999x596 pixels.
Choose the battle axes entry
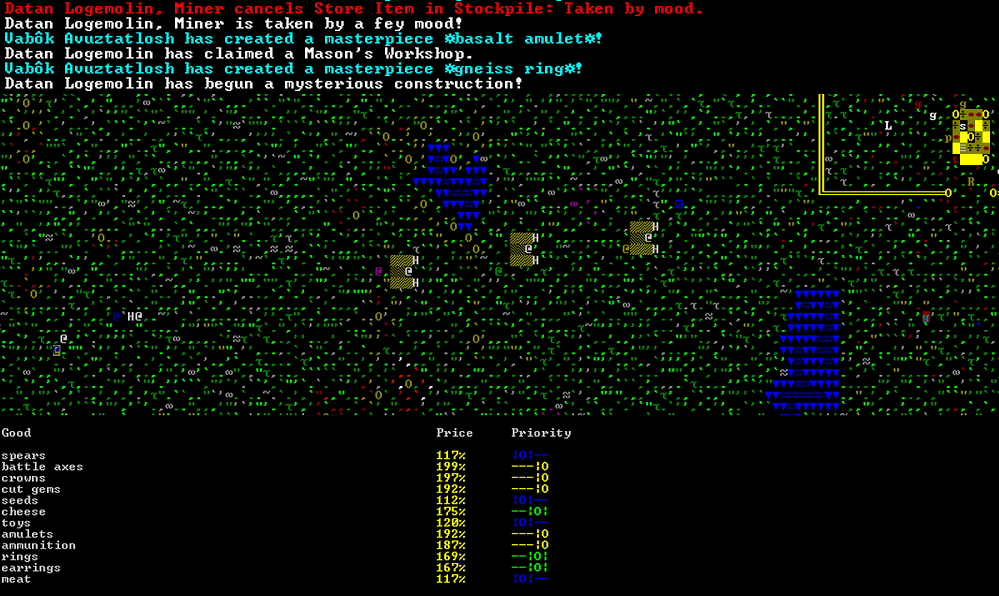click(x=42, y=467)
